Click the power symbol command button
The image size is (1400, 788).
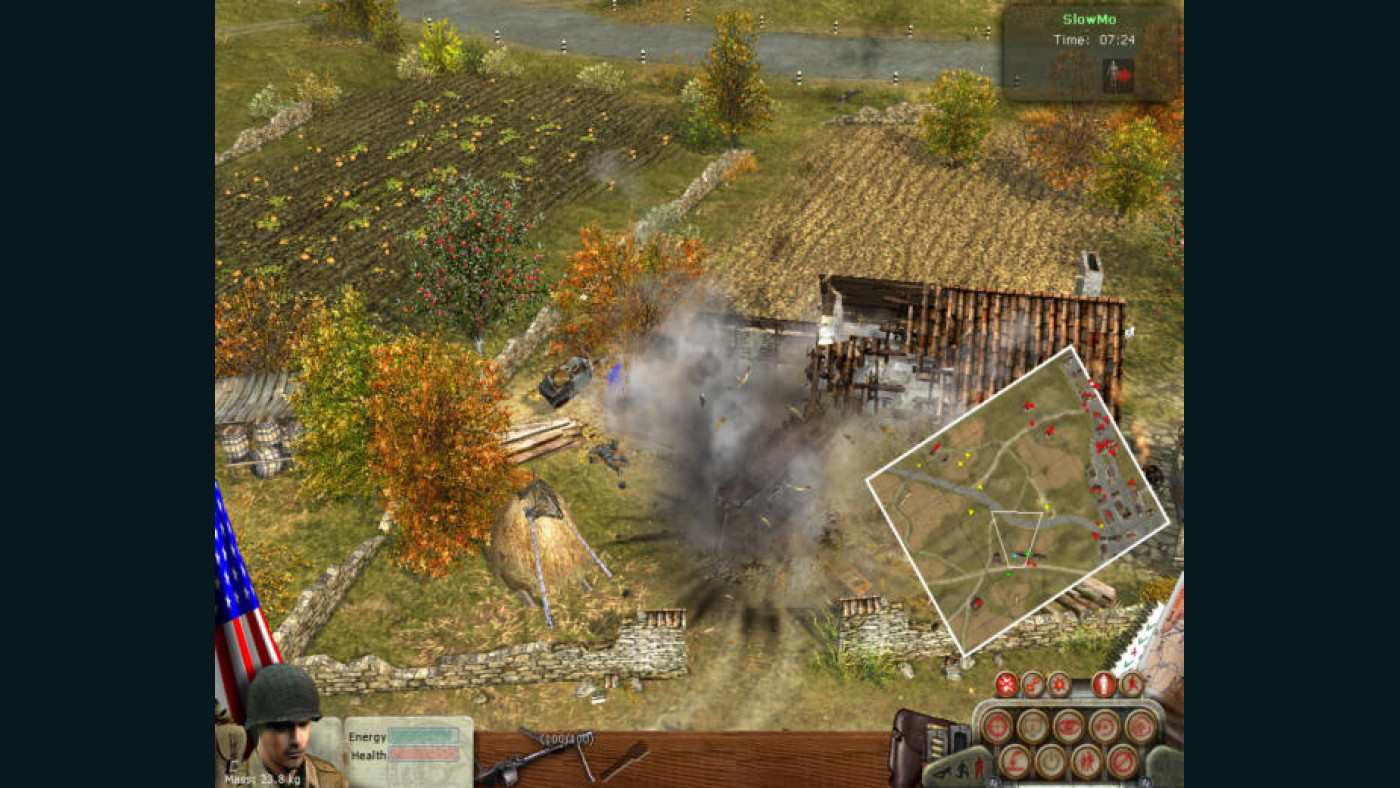pos(1050,762)
